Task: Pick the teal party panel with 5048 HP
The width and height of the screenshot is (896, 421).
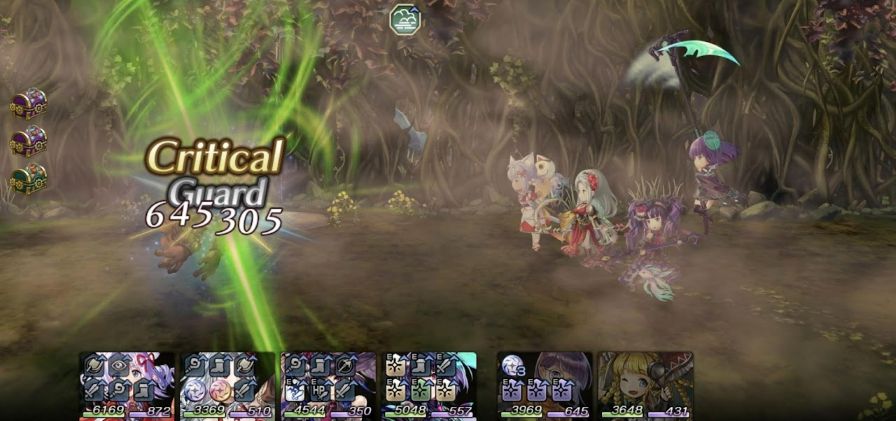Action: click(x=429, y=383)
